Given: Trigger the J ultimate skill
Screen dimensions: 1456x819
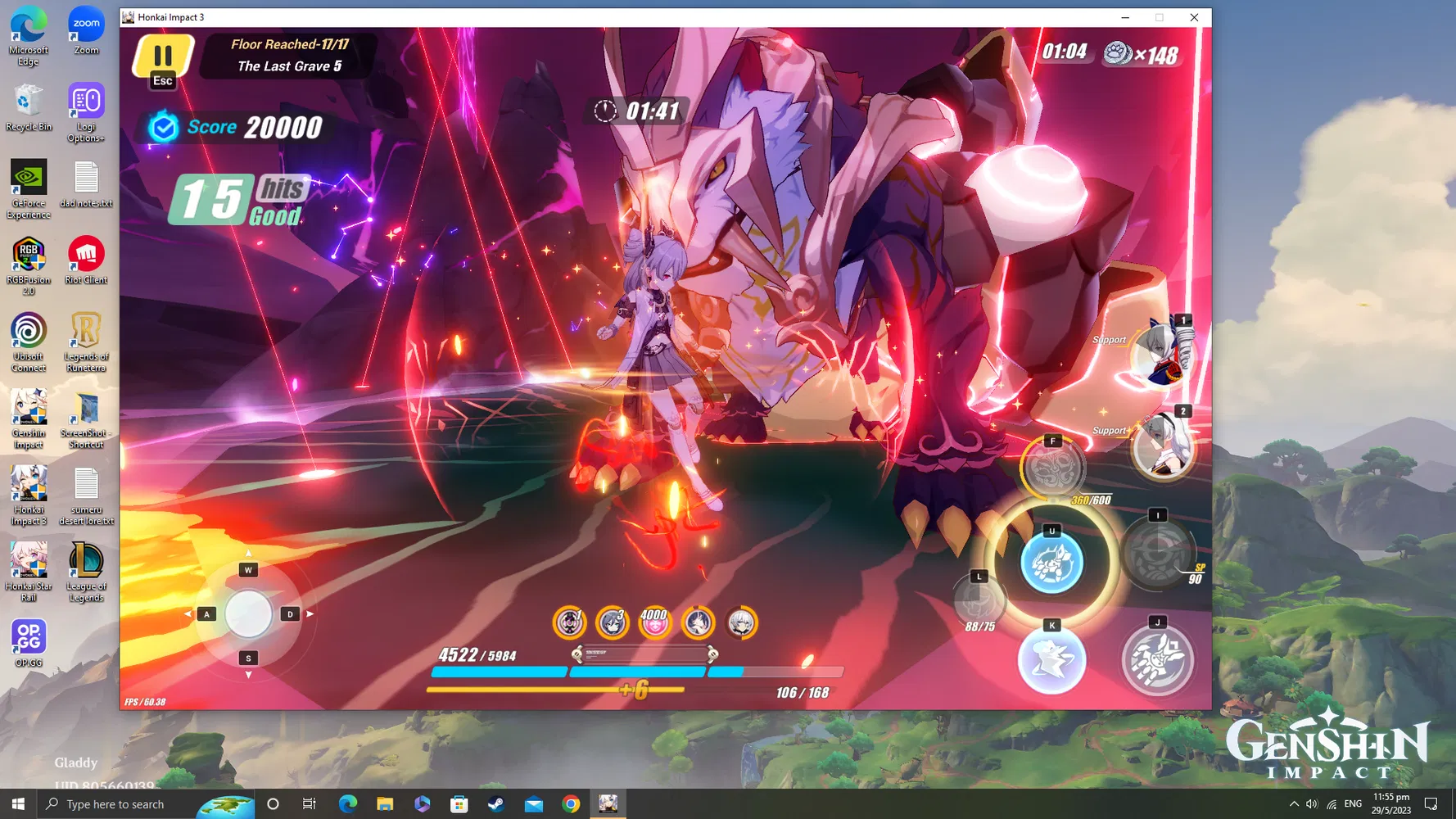Looking at the screenshot, I should (x=1157, y=660).
